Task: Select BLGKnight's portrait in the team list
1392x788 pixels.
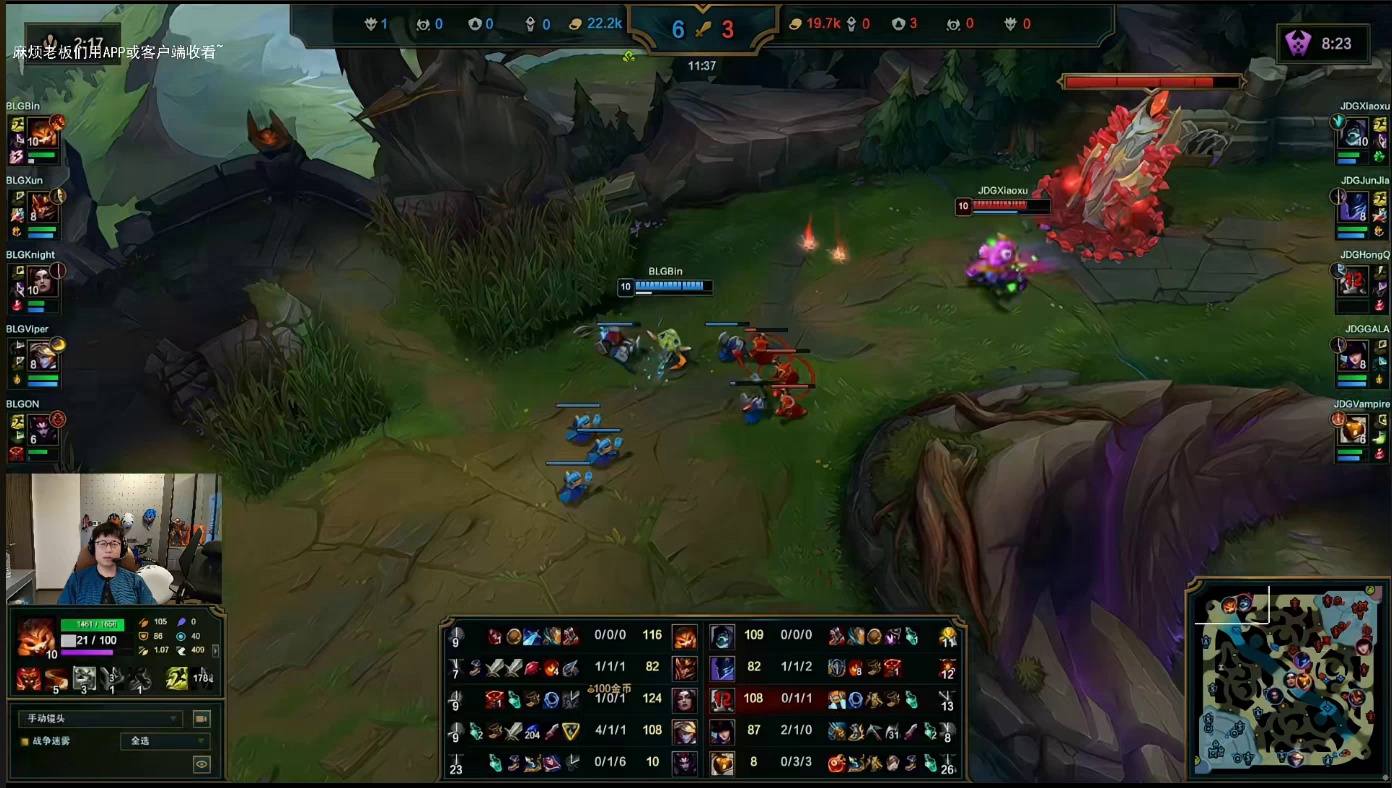Action: 41,282
